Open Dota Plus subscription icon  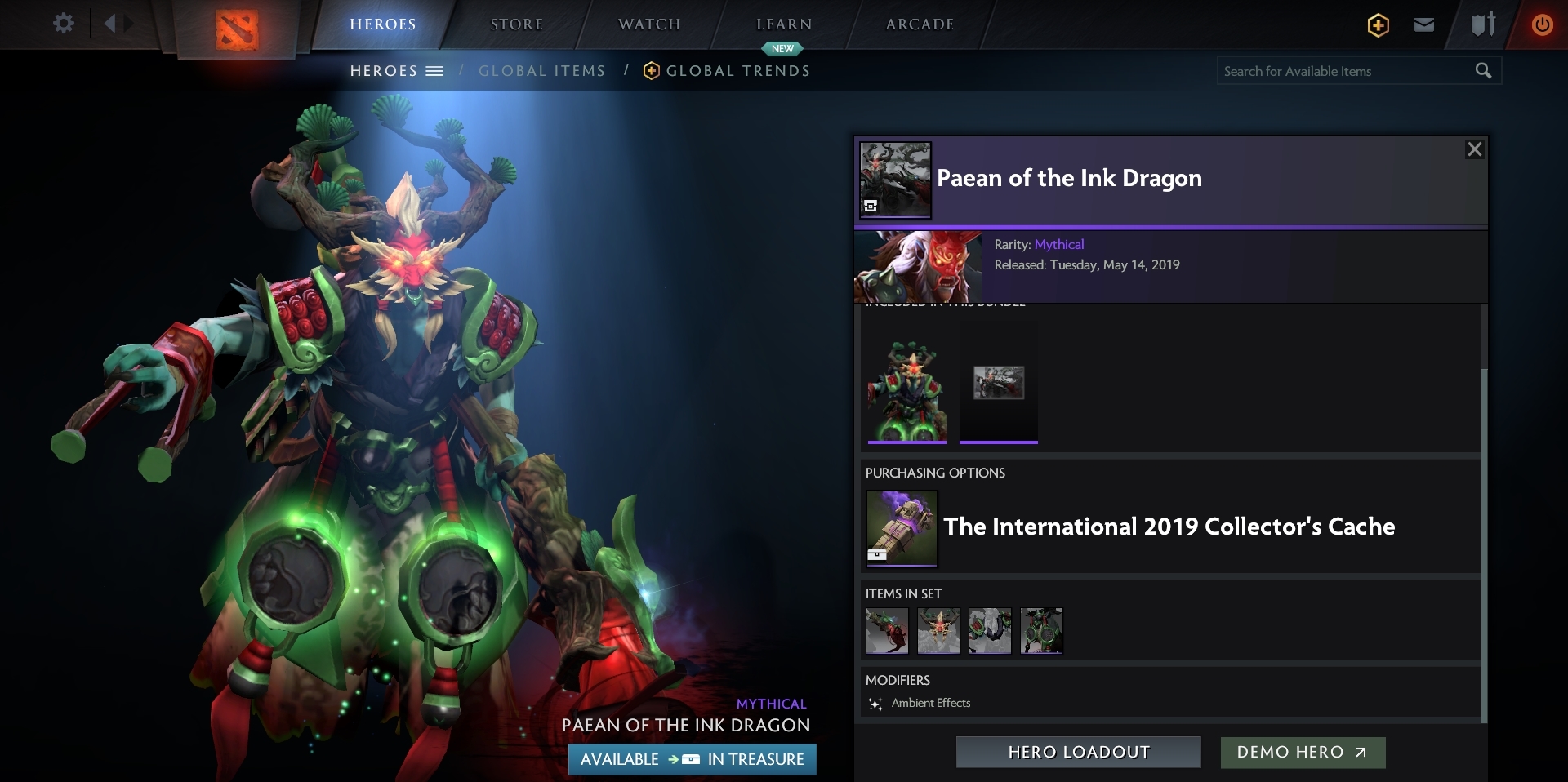coord(1378,24)
